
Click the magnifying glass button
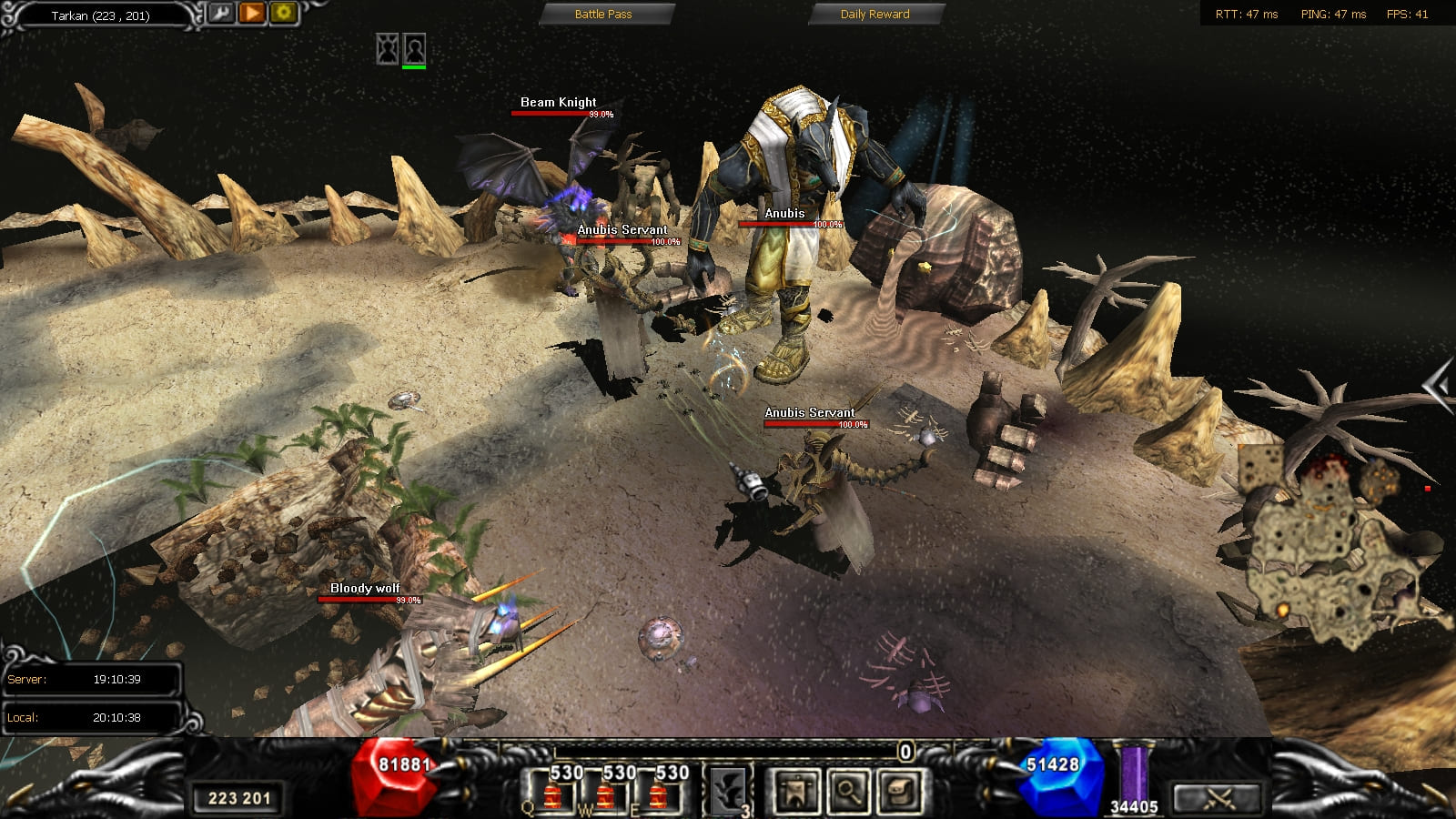click(848, 790)
